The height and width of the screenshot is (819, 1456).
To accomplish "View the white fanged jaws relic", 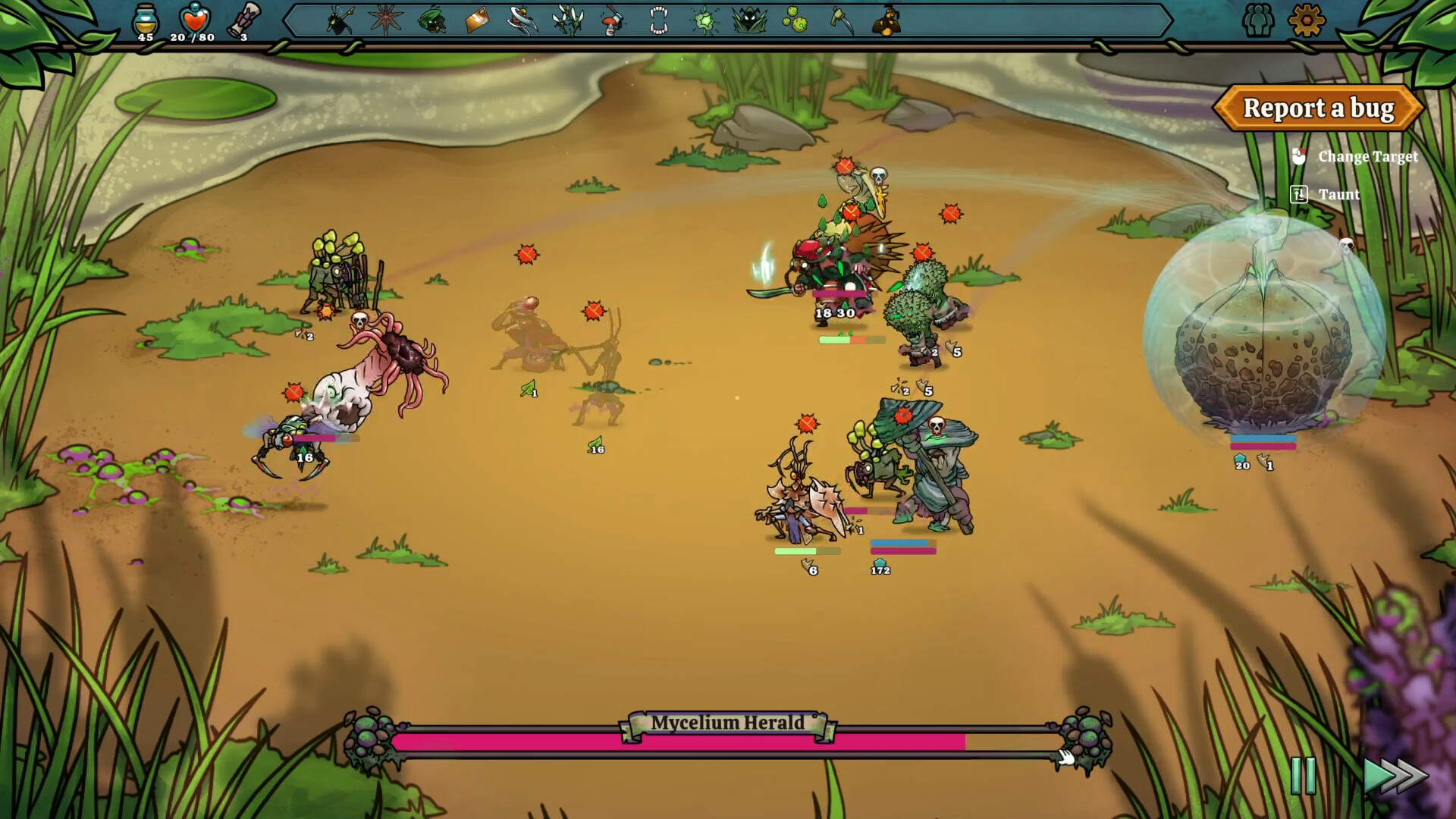I will pyautogui.click(x=659, y=20).
